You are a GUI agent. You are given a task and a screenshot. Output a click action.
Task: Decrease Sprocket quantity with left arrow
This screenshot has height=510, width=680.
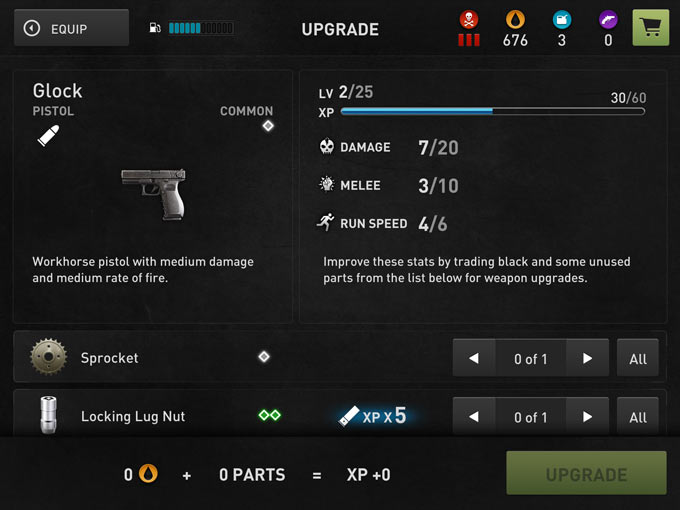[475, 358]
